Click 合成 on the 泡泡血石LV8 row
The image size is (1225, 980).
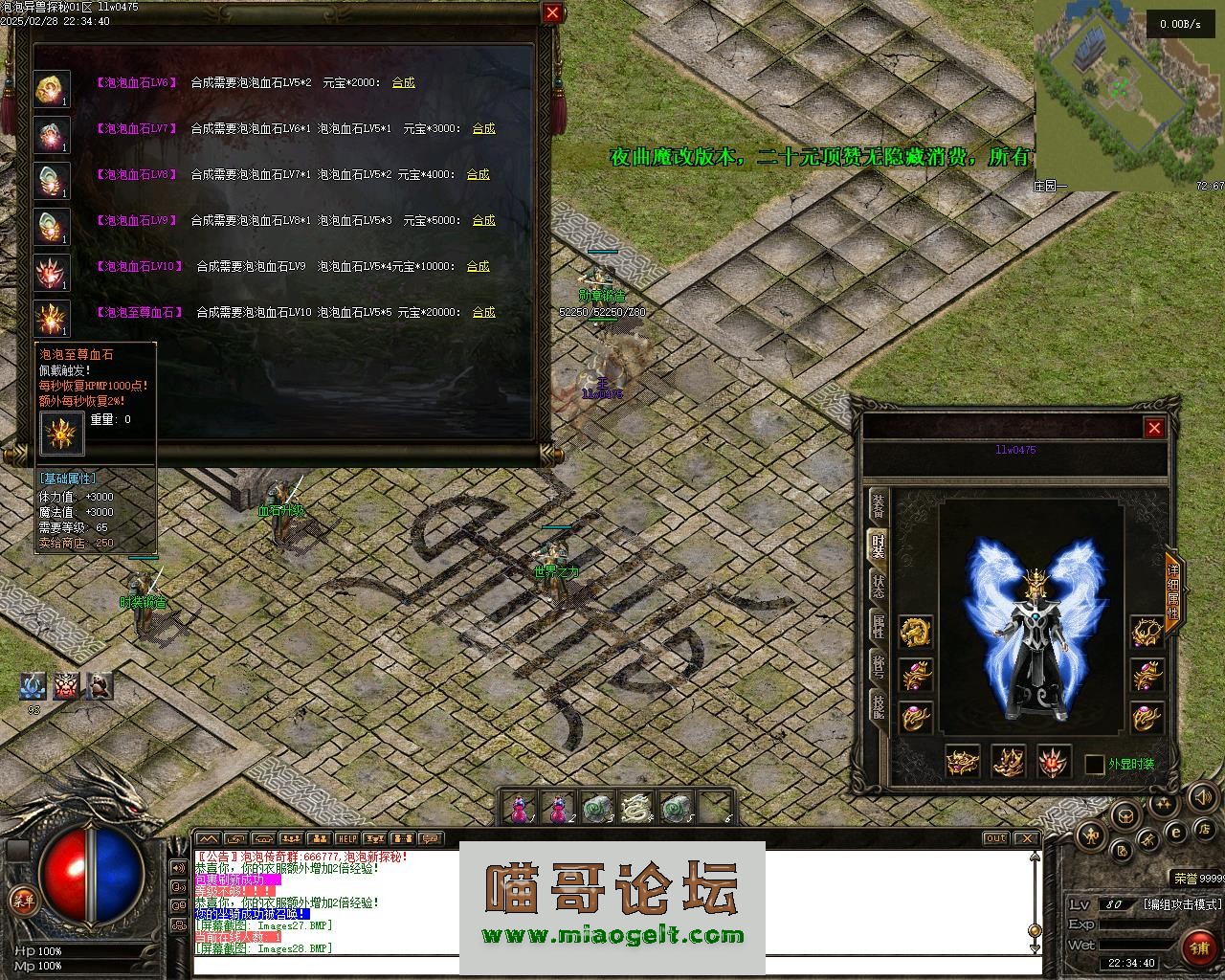click(478, 174)
